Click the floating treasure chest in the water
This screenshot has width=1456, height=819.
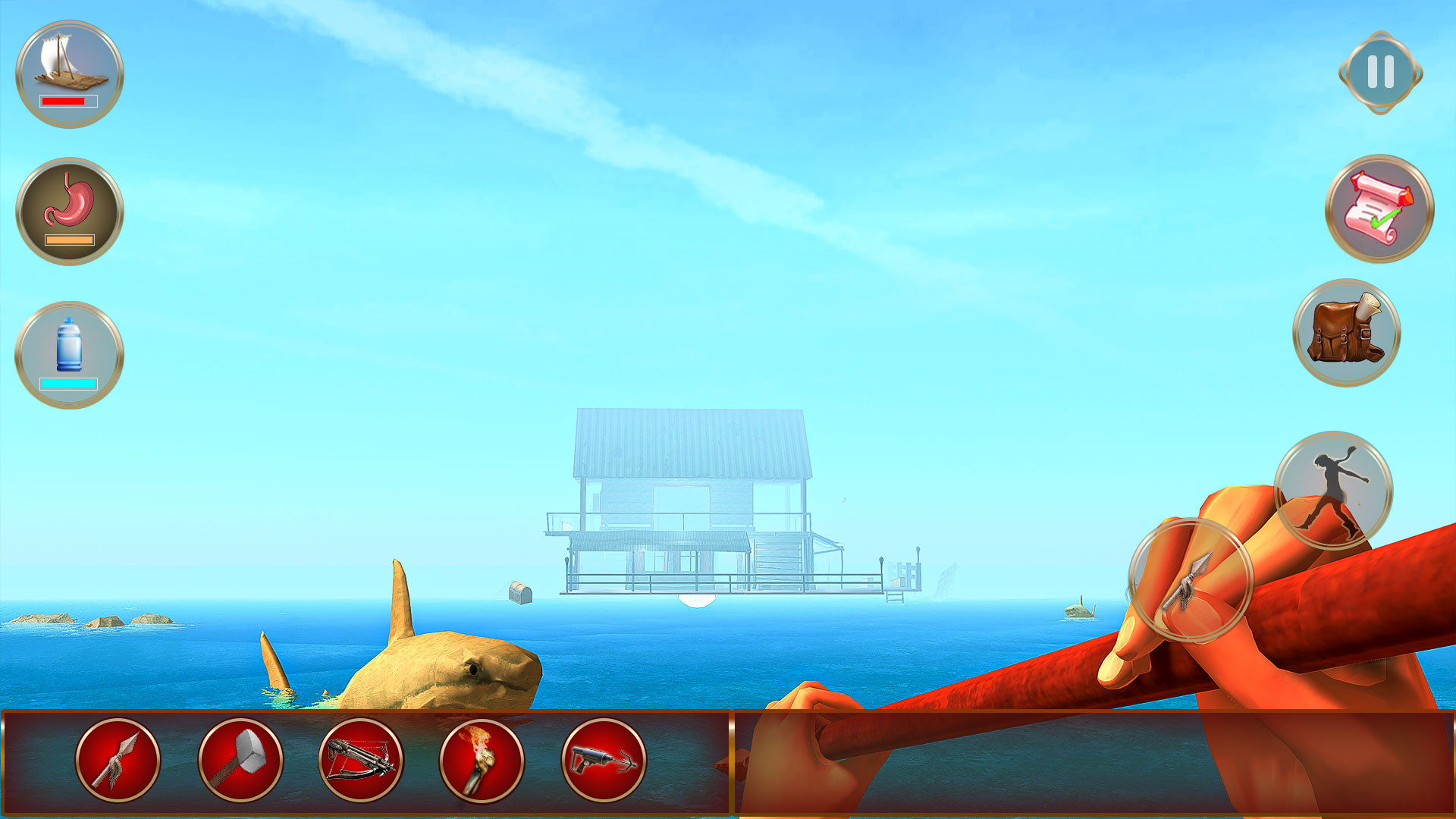click(519, 594)
